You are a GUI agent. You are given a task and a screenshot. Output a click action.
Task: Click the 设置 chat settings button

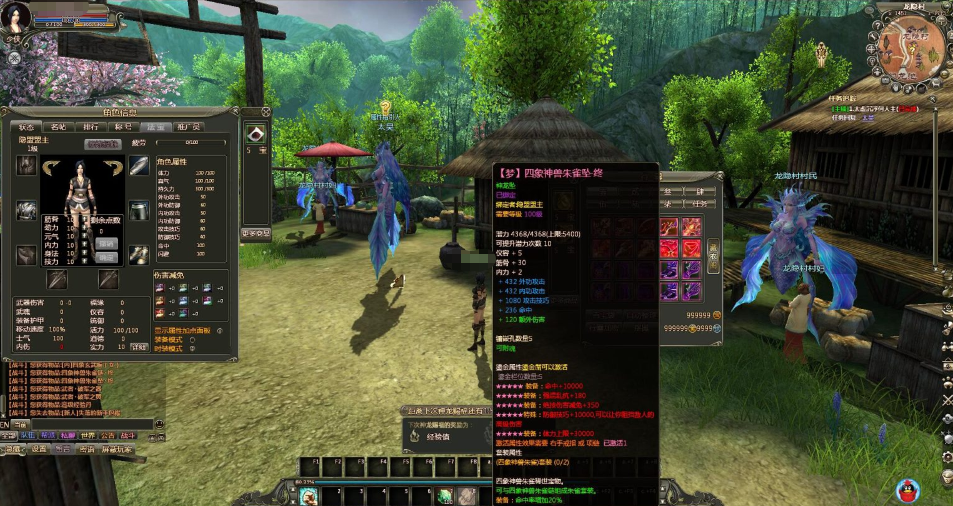[38, 450]
